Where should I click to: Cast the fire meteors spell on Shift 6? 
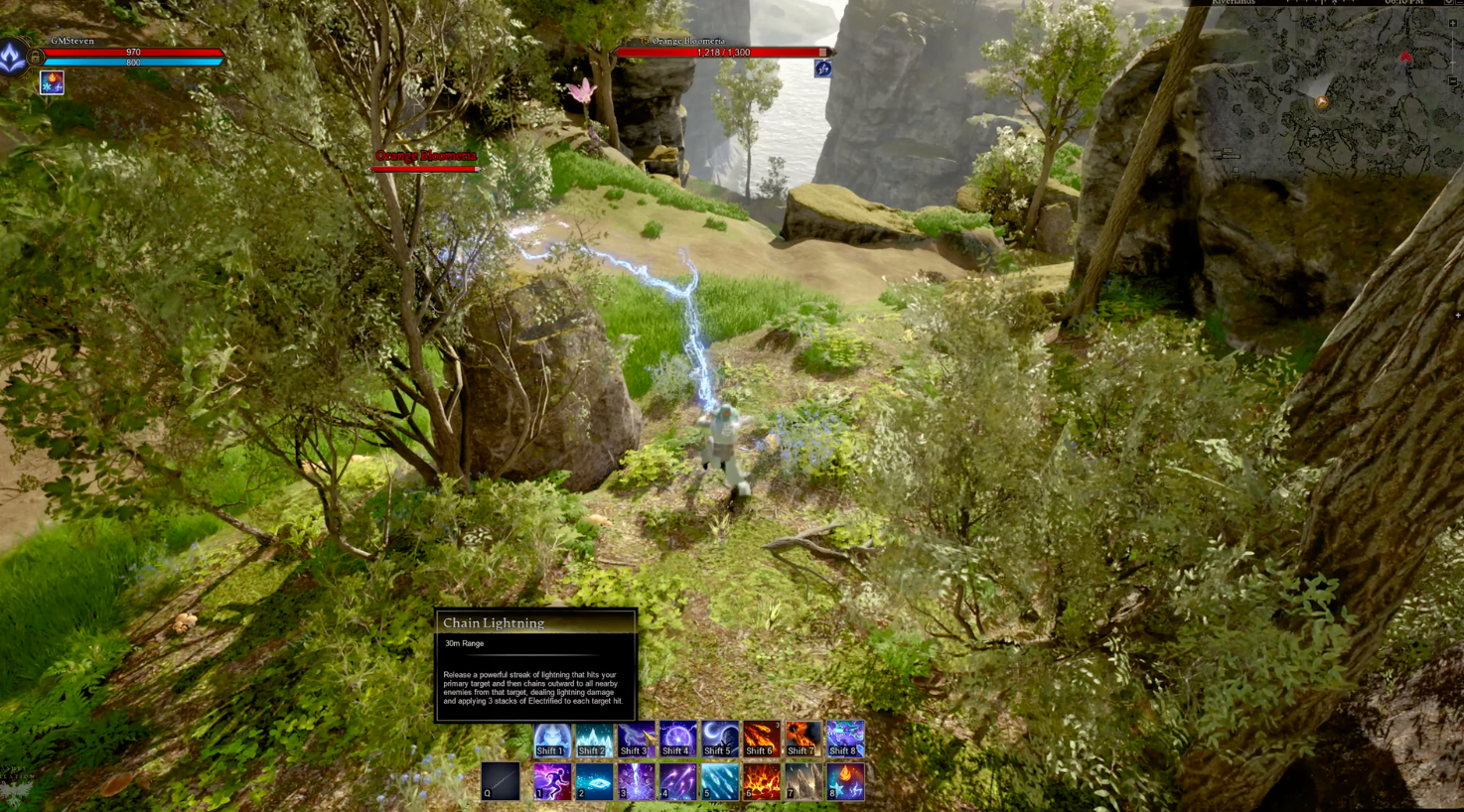point(761,739)
